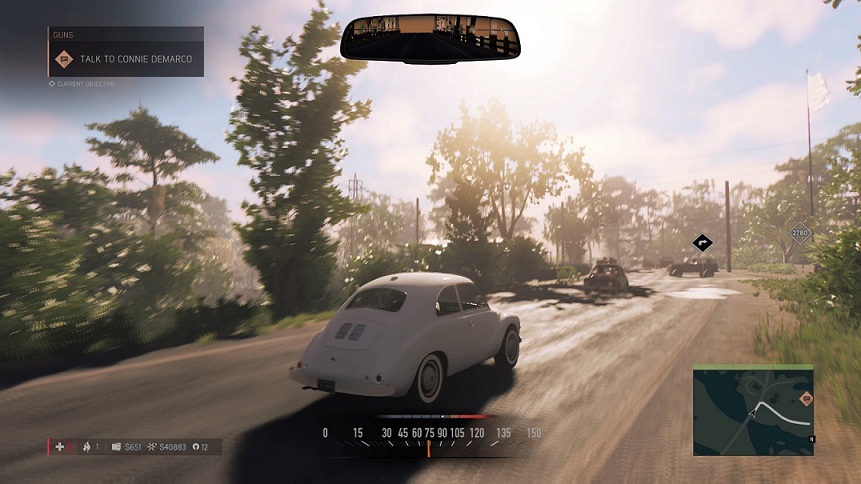Image resolution: width=861 pixels, height=484 pixels.
Task: Open the Talk to Connie DeMarco objective tracker
Action: click(125, 59)
